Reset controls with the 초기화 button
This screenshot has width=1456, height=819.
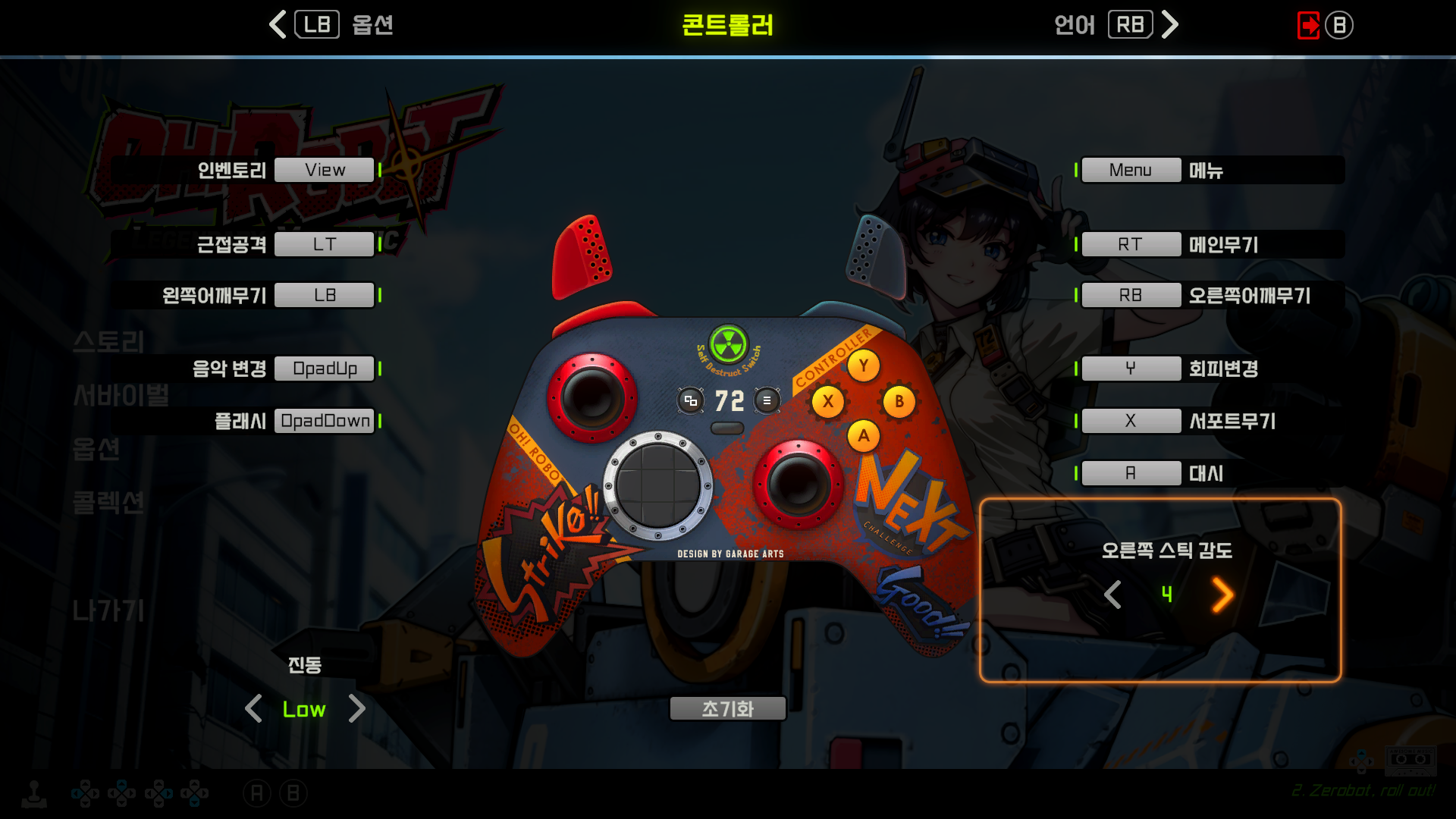[727, 709]
